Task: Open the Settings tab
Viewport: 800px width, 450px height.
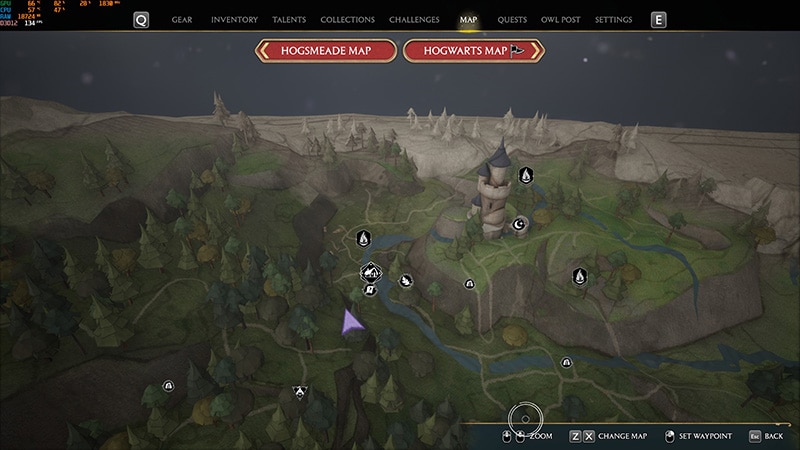Action: pos(613,20)
